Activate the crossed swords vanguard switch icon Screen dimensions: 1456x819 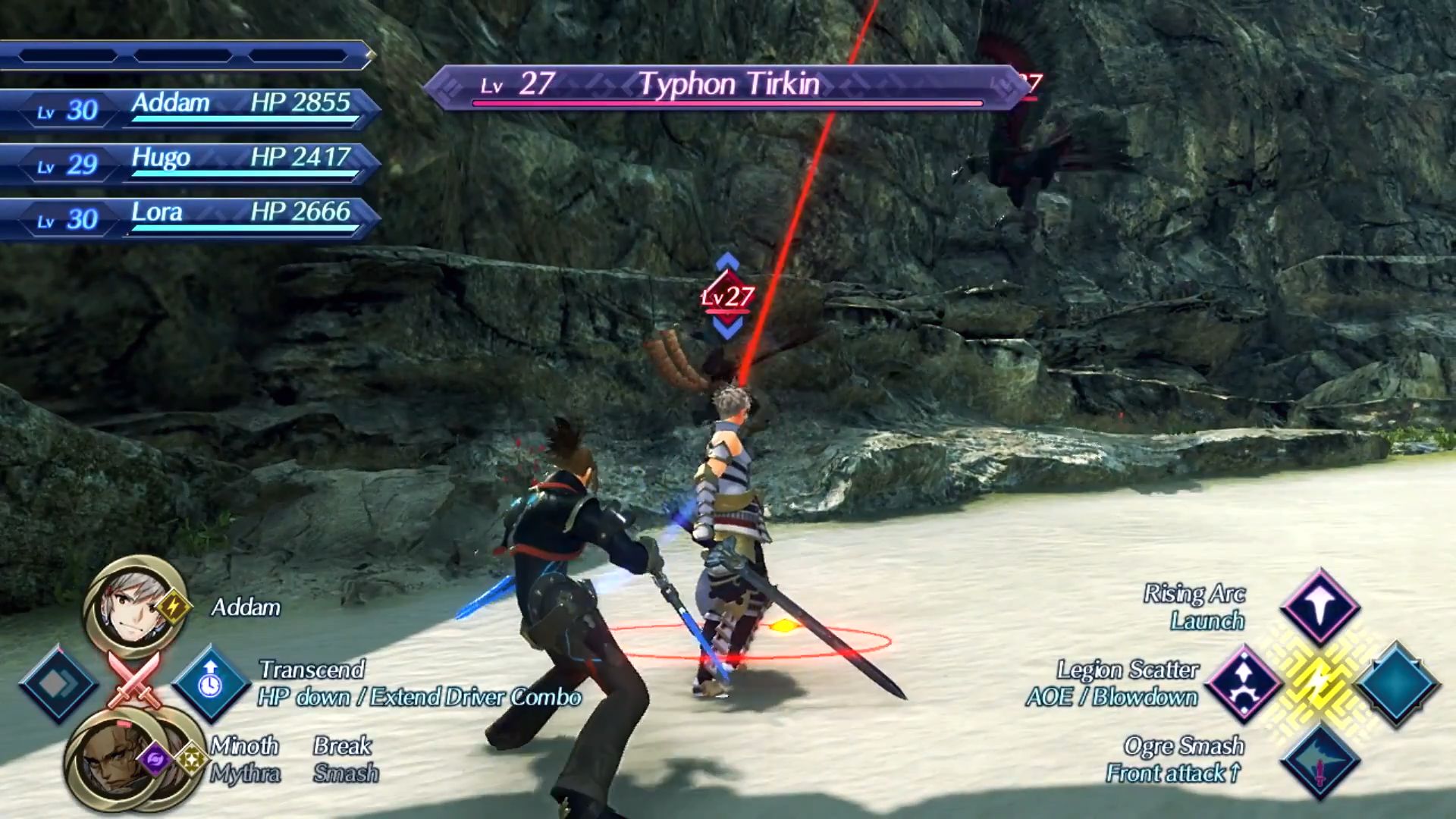point(133,679)
